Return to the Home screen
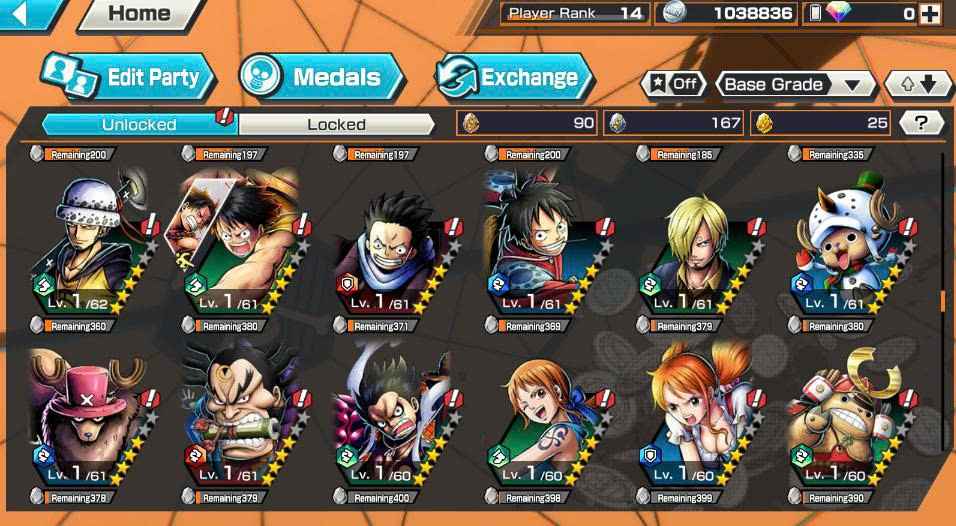The height and width of the screenshot is (526, 956). tap(138, 14)
